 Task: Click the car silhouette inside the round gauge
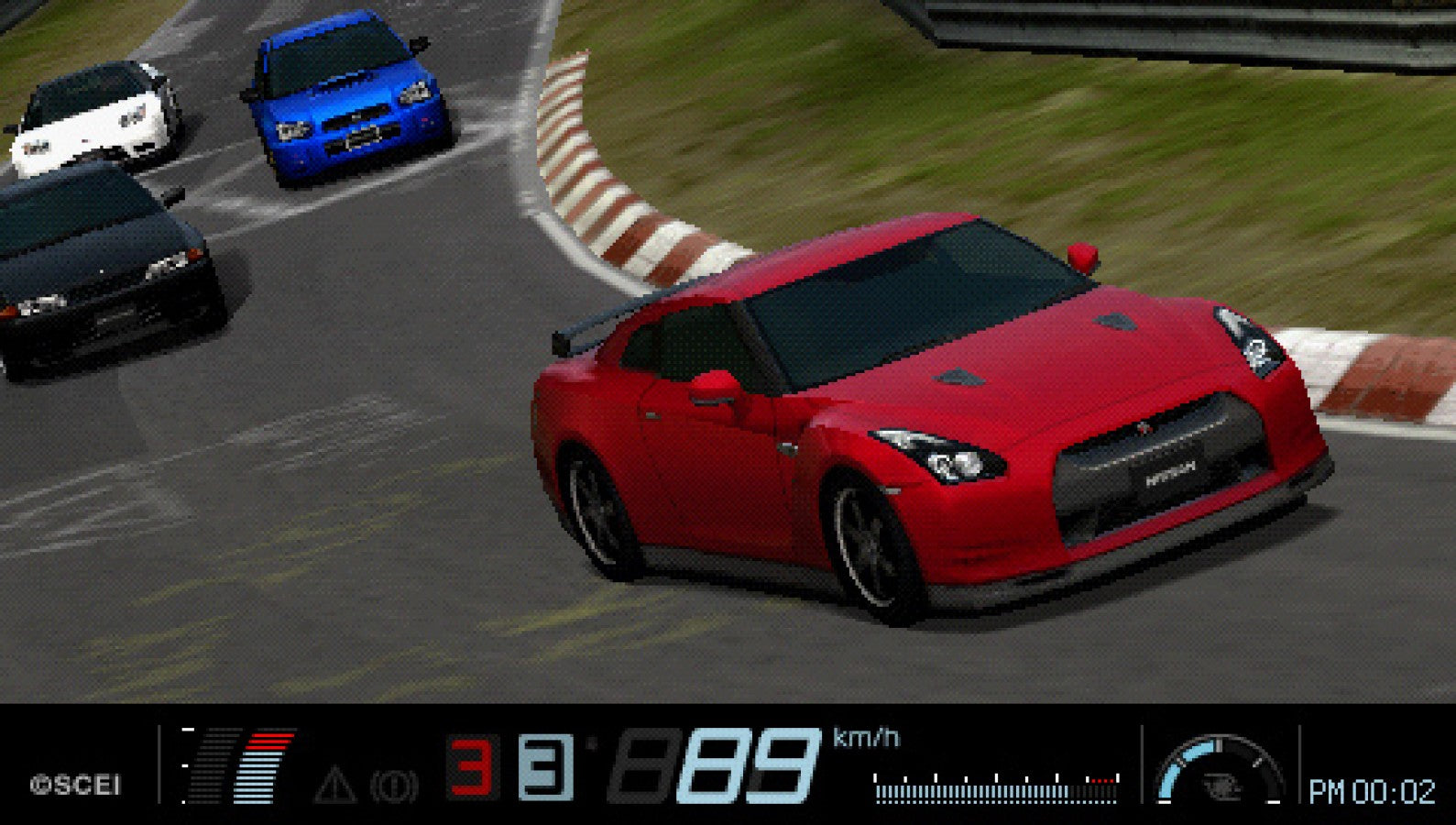1222,786
